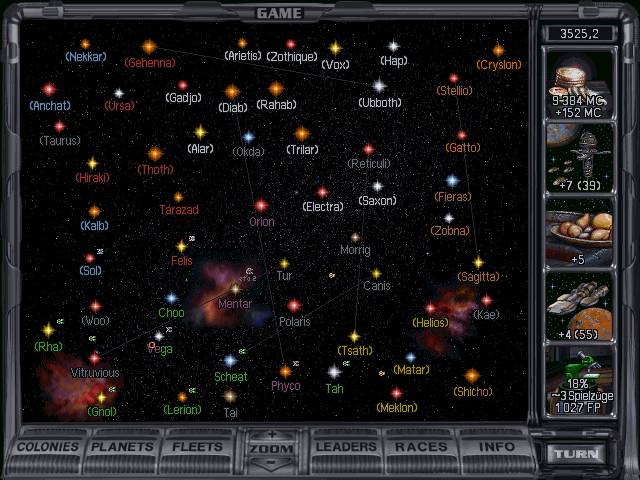Select the Sol star system
Image resolution: width=640 pixels, height=480 pixels.
pos(90,258)
